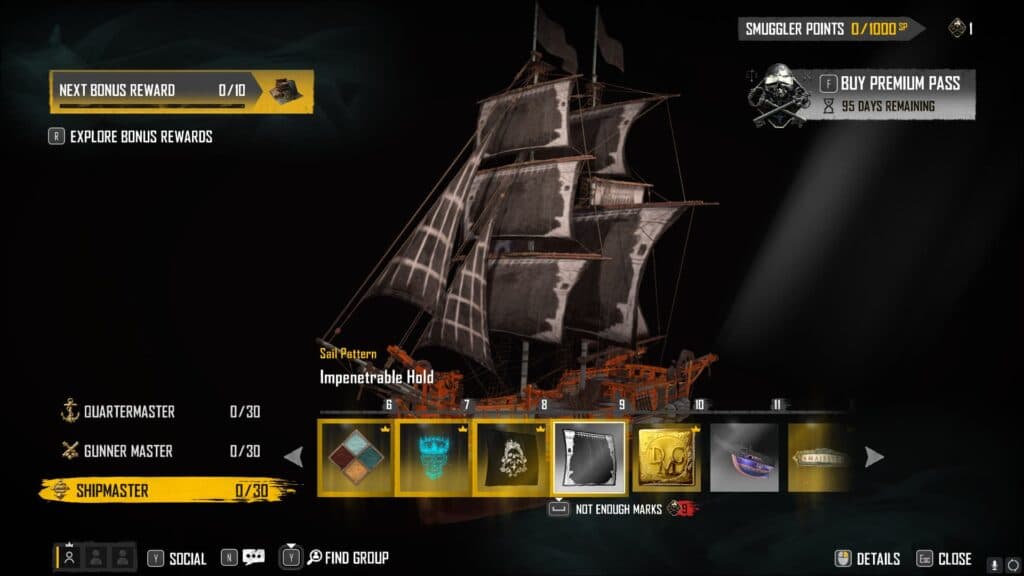Select the Impenetrable Hold sail pattern tile
The image size is (1024, 576).
(590, 457)
